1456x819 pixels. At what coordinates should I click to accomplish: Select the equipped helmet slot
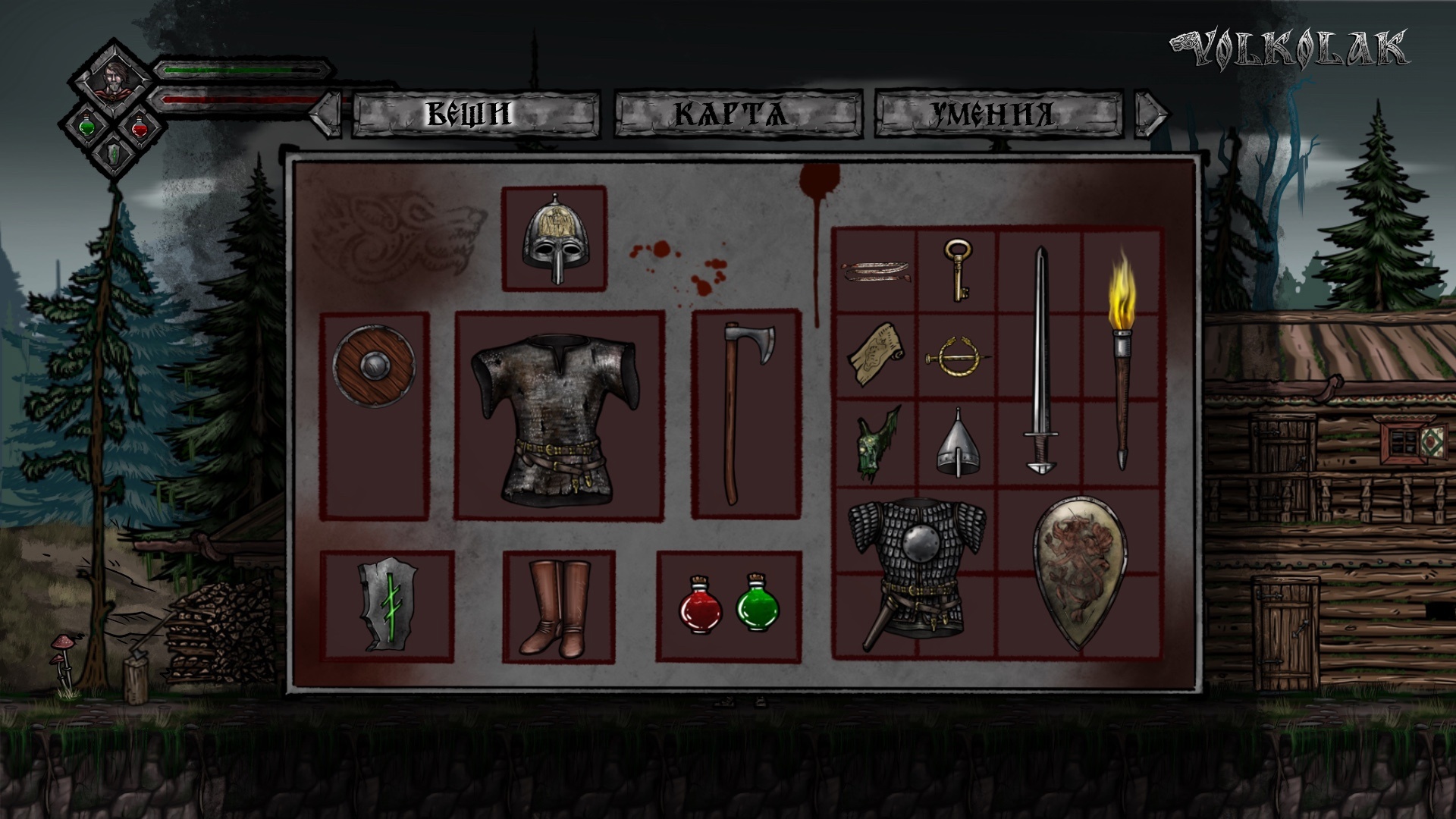(x=554, y=238)
